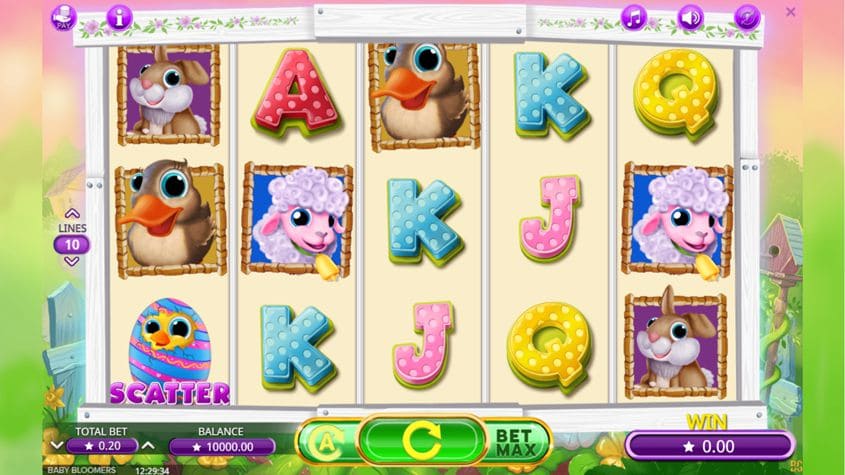845x475 pixels.
Task: Open the PAY table
Action: (x=63, y=17)
